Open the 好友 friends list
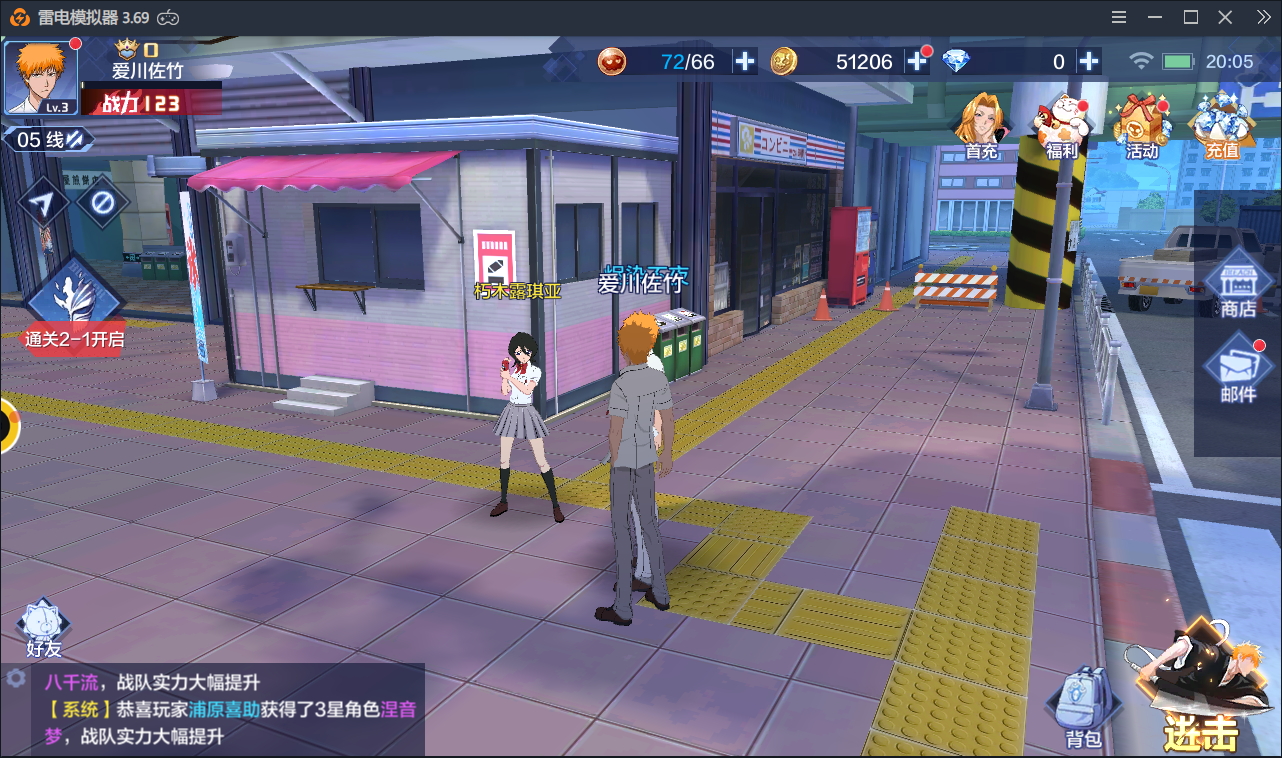The height and width of the screenshot is (758, 1282). pos(44,628)
